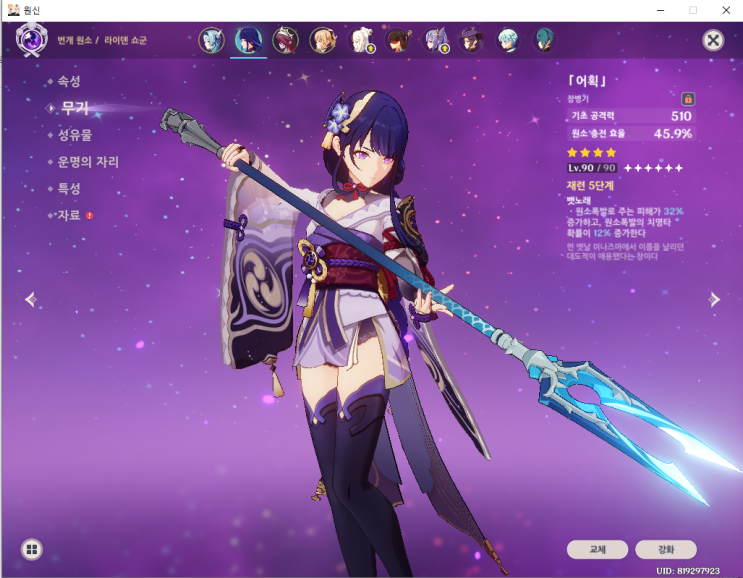
Task: Click the 강화 enhance weapon button
Action: (665, 549)
